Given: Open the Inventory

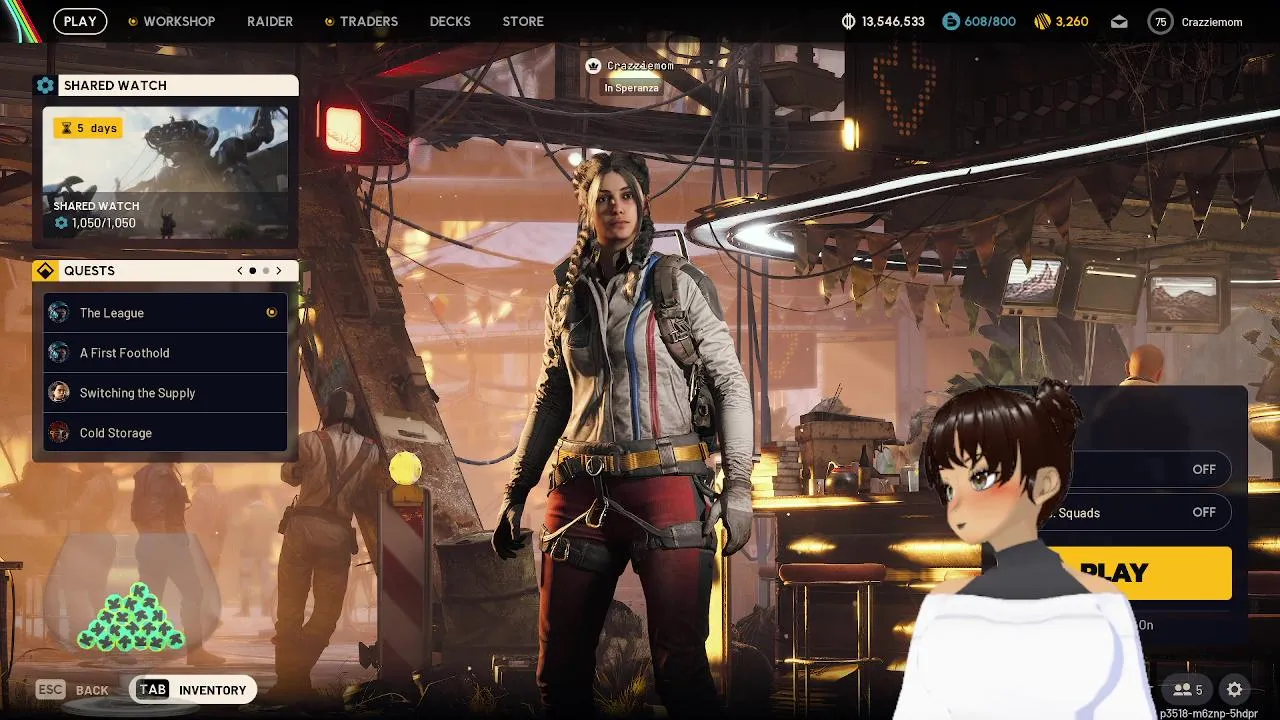Looking at the screenshot, I should pyautogui.click(x=193, y=690).
